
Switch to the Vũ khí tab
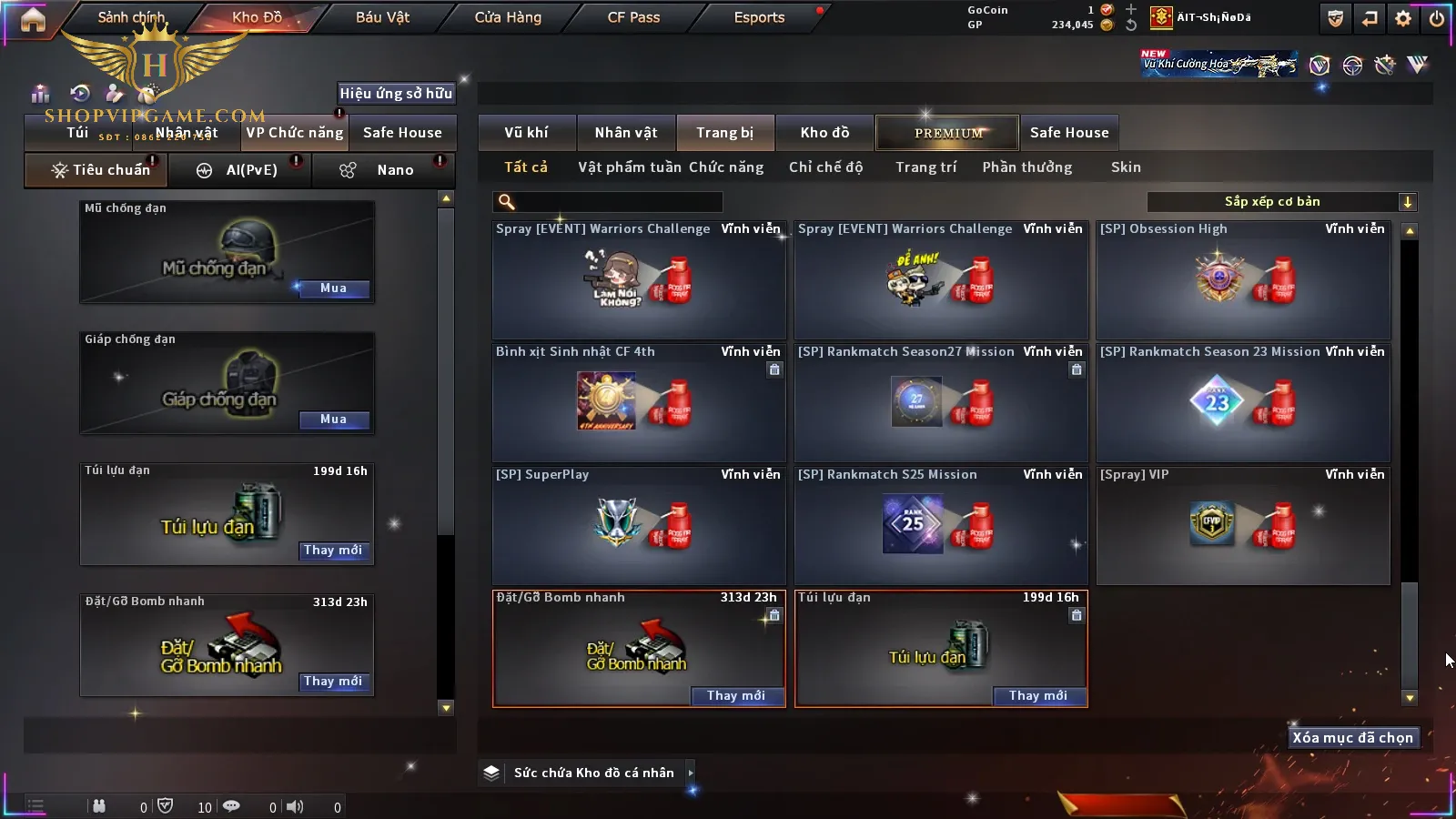click(526, 133)
